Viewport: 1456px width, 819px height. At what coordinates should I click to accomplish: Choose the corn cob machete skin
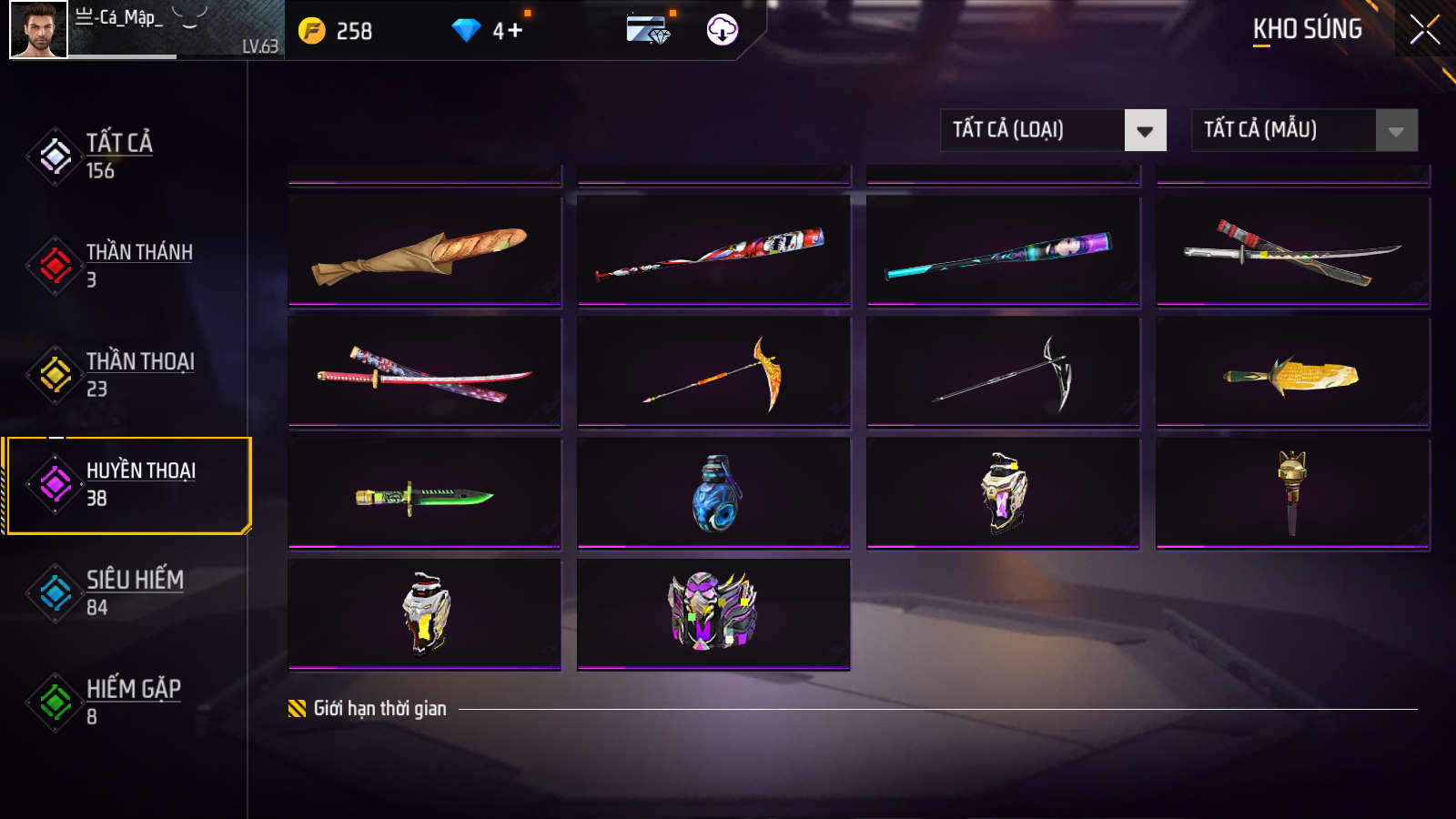(x=1292, y=372)
